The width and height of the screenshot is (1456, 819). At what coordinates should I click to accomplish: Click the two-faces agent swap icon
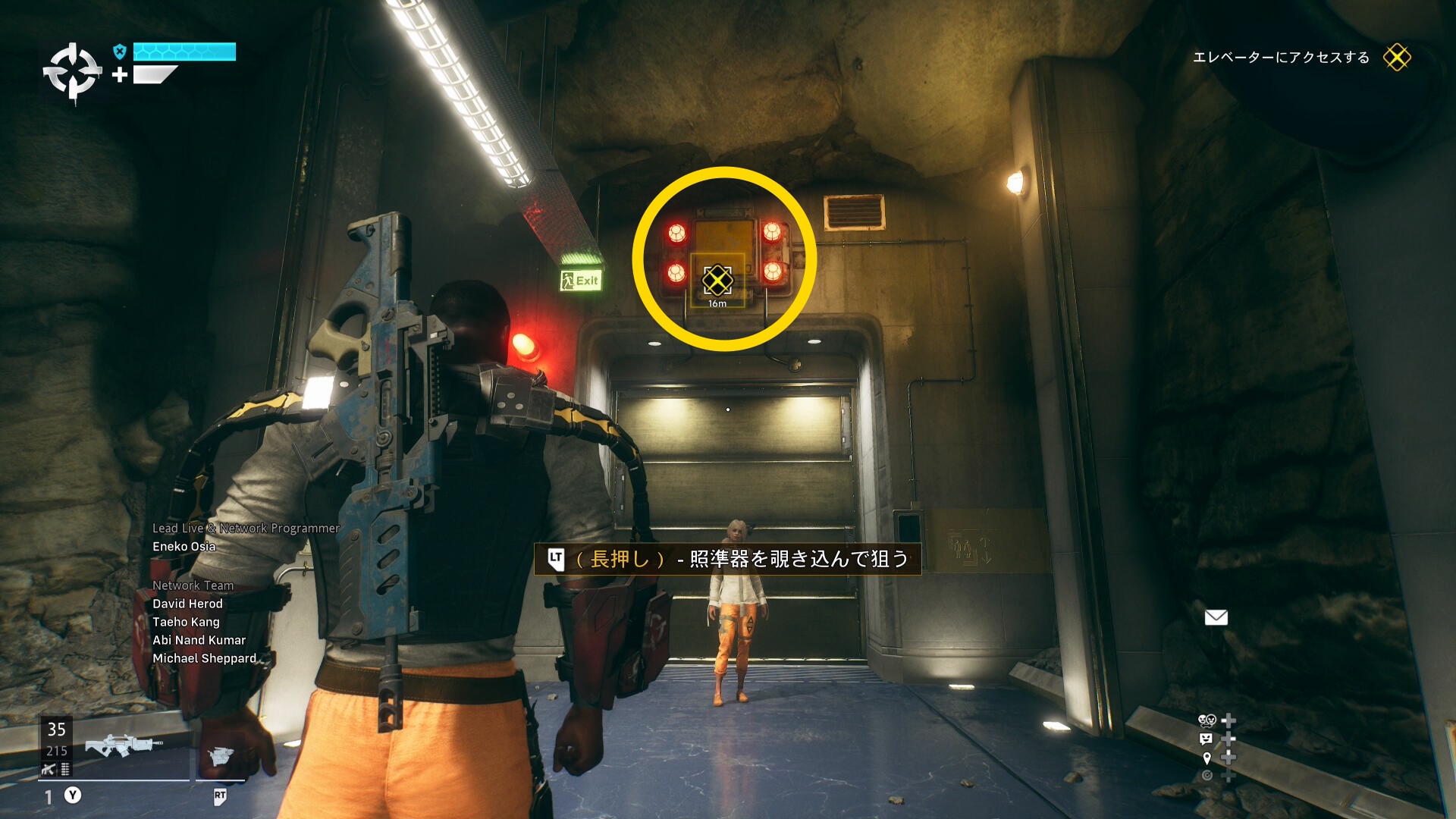(x=1207, y=720)
